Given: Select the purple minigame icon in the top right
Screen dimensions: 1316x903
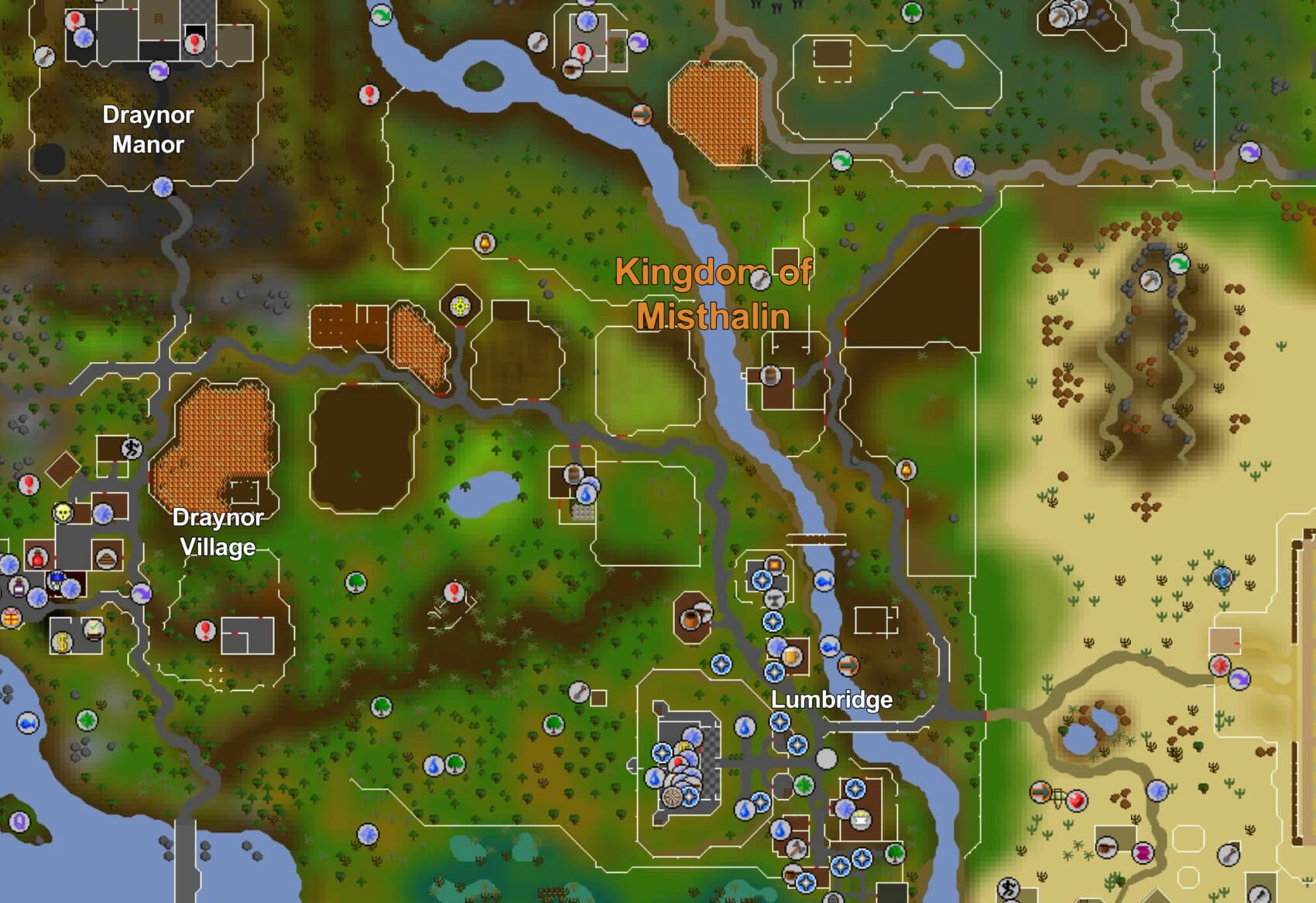Looking at the screenshot, I should tap(1249, 152).
